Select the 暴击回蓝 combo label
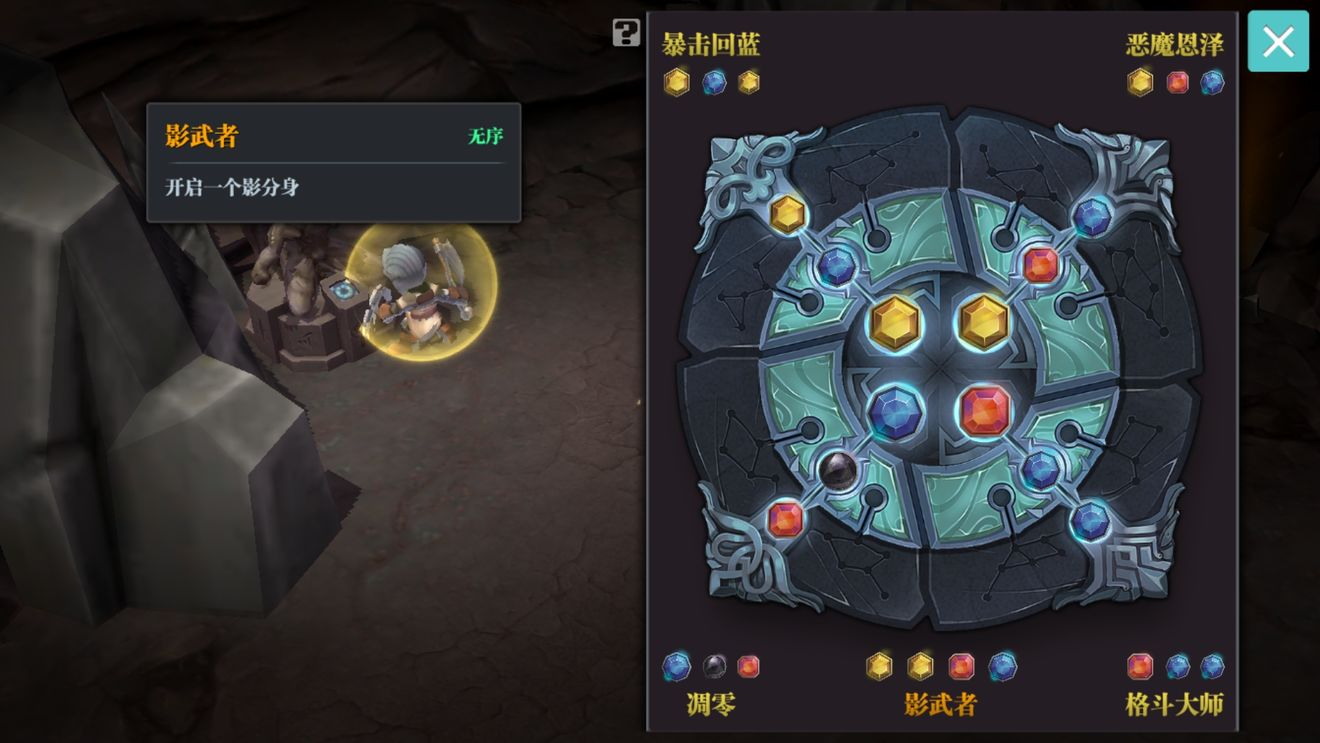The height and width of the screenshot is (743, 1320). (711, 45)
